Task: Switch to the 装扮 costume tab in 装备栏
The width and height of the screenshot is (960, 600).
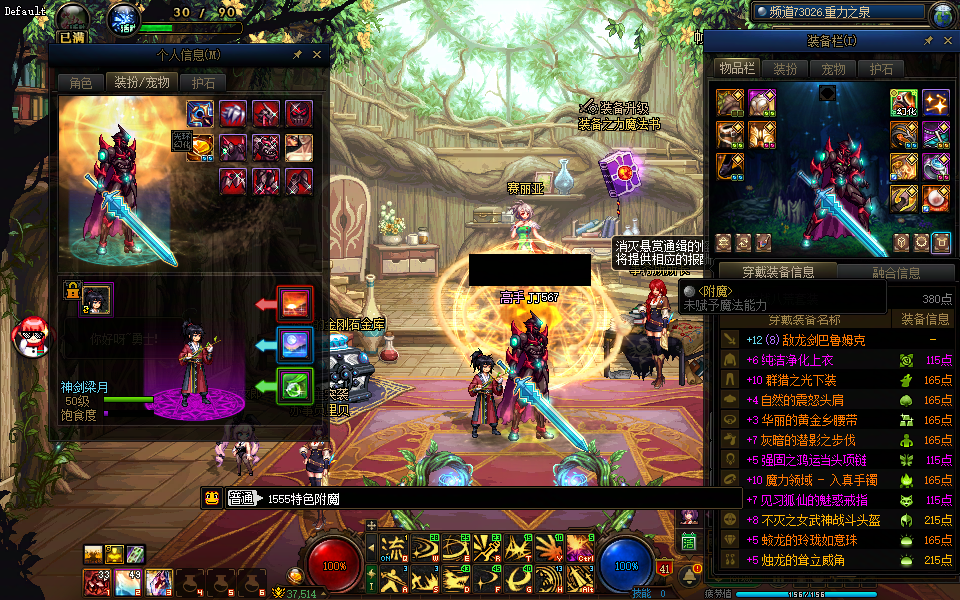Action: point(785,69)
